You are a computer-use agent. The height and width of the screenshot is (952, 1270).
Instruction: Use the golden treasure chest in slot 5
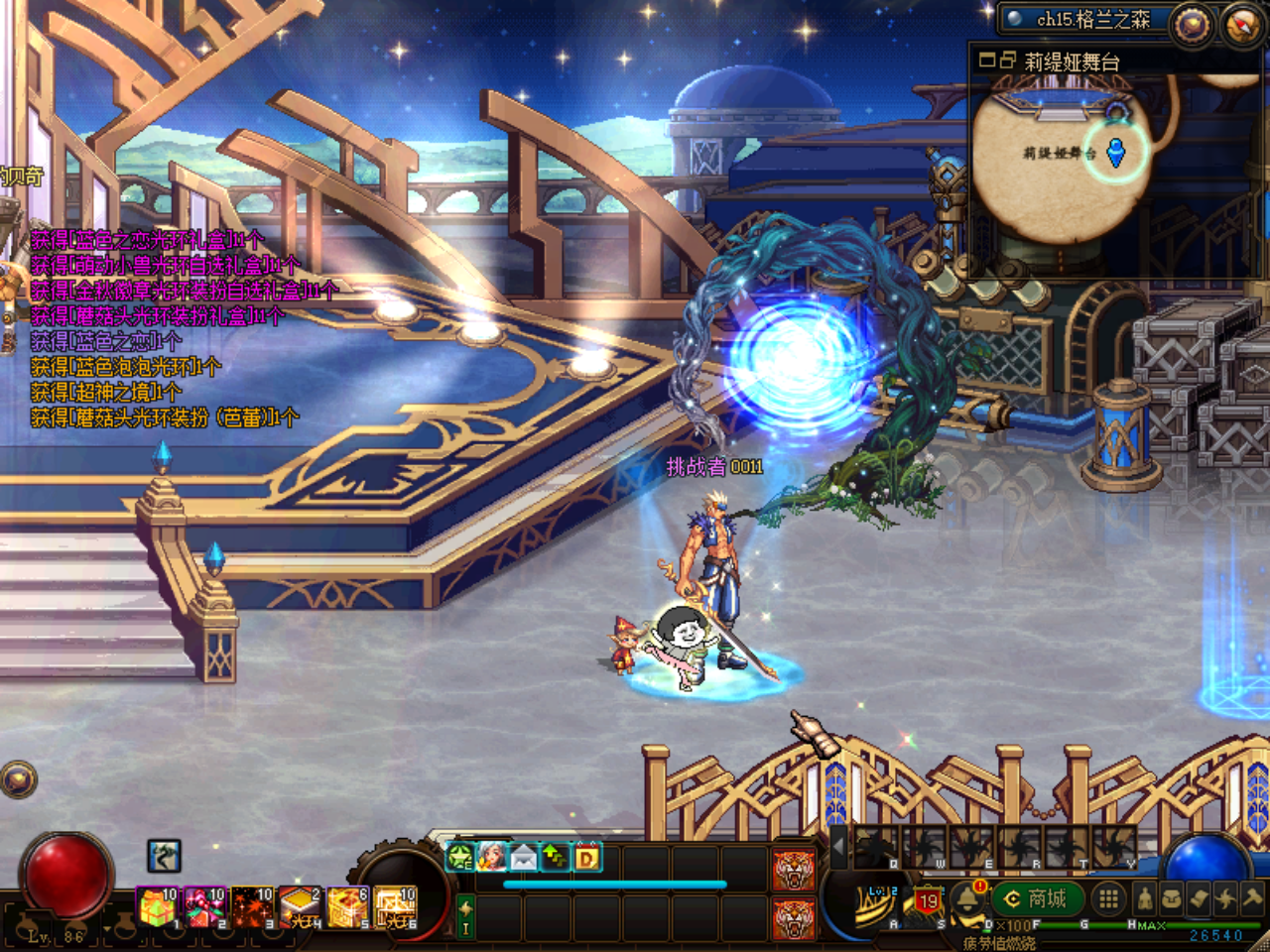point(347,907)
